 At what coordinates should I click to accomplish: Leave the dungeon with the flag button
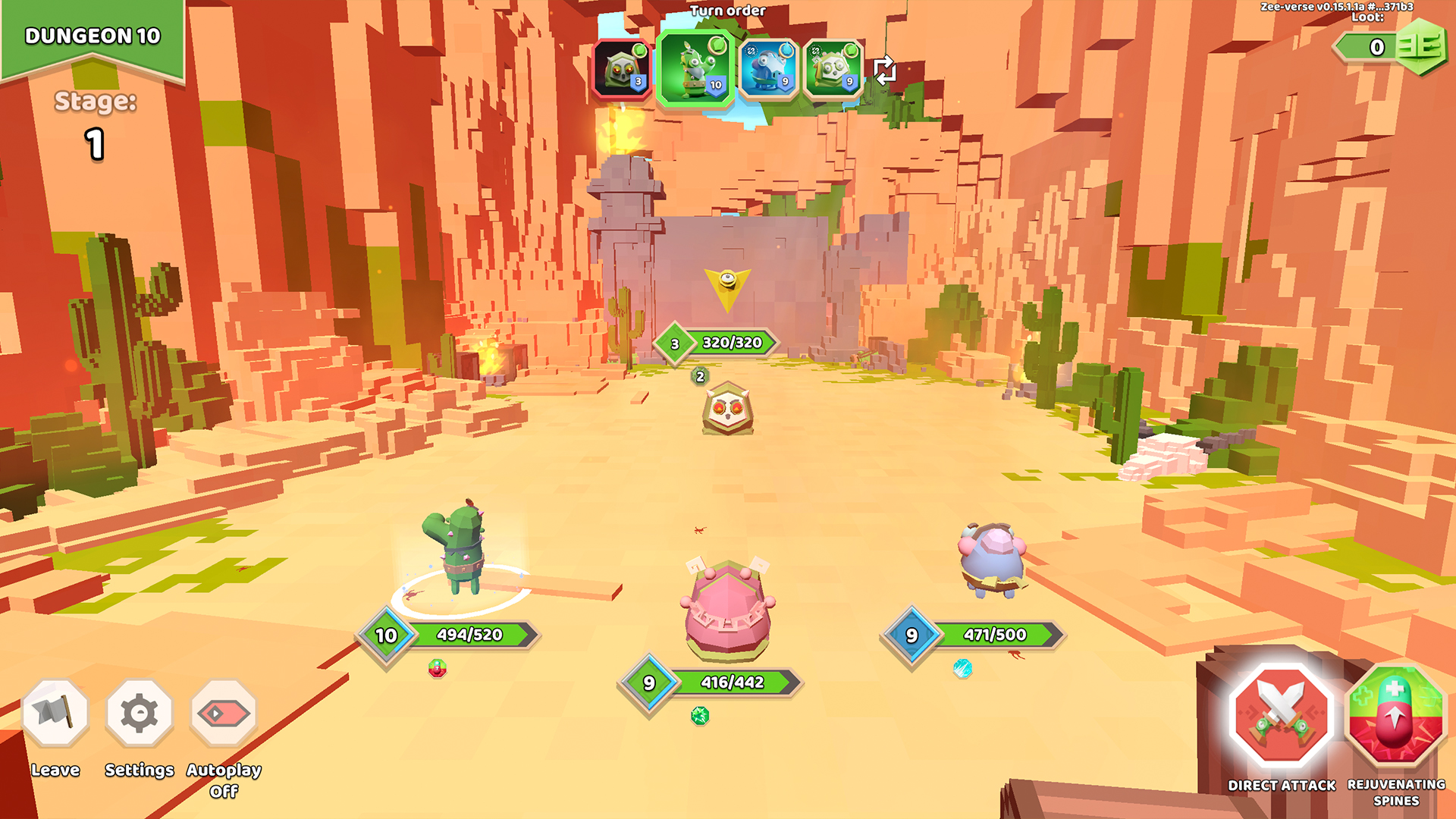(x=55, y=713)
